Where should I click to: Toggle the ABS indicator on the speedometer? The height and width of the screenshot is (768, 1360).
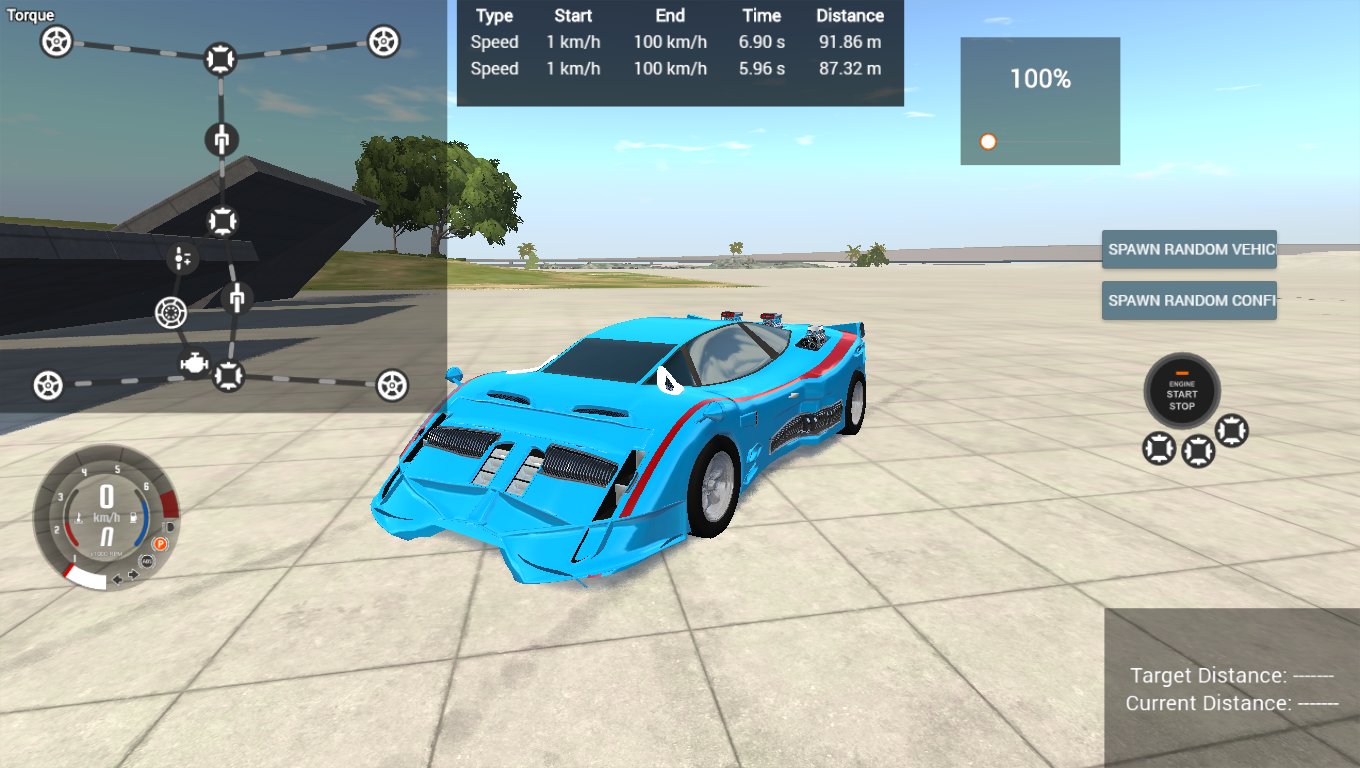coord(147,561)
